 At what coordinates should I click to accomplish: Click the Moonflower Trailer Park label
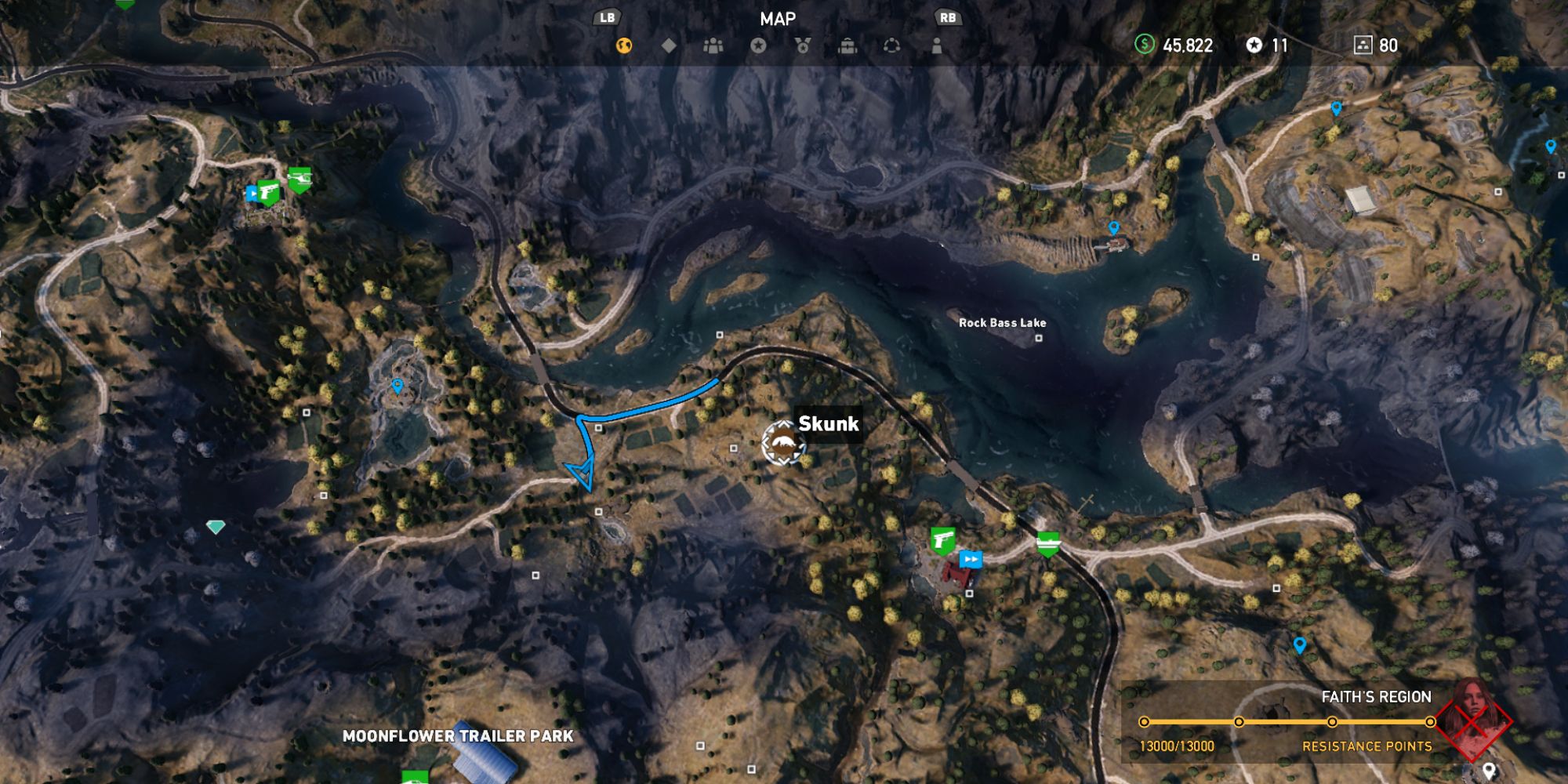pos(458,736)
